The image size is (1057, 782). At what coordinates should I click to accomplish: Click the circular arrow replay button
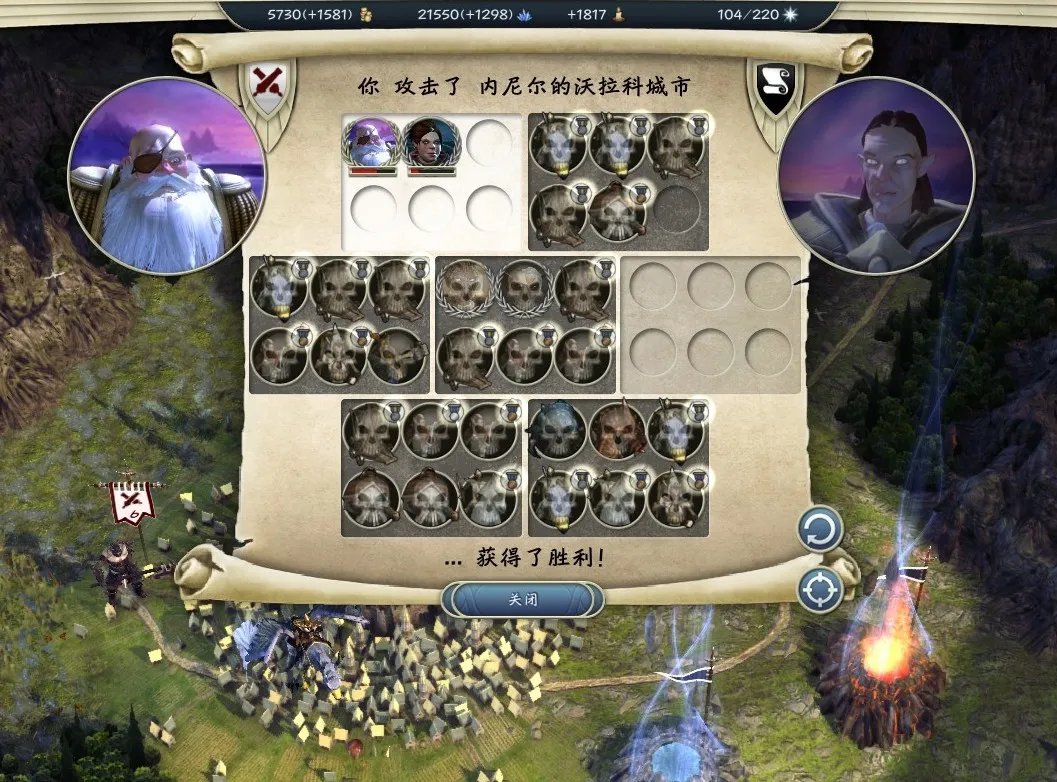[820, 530]
